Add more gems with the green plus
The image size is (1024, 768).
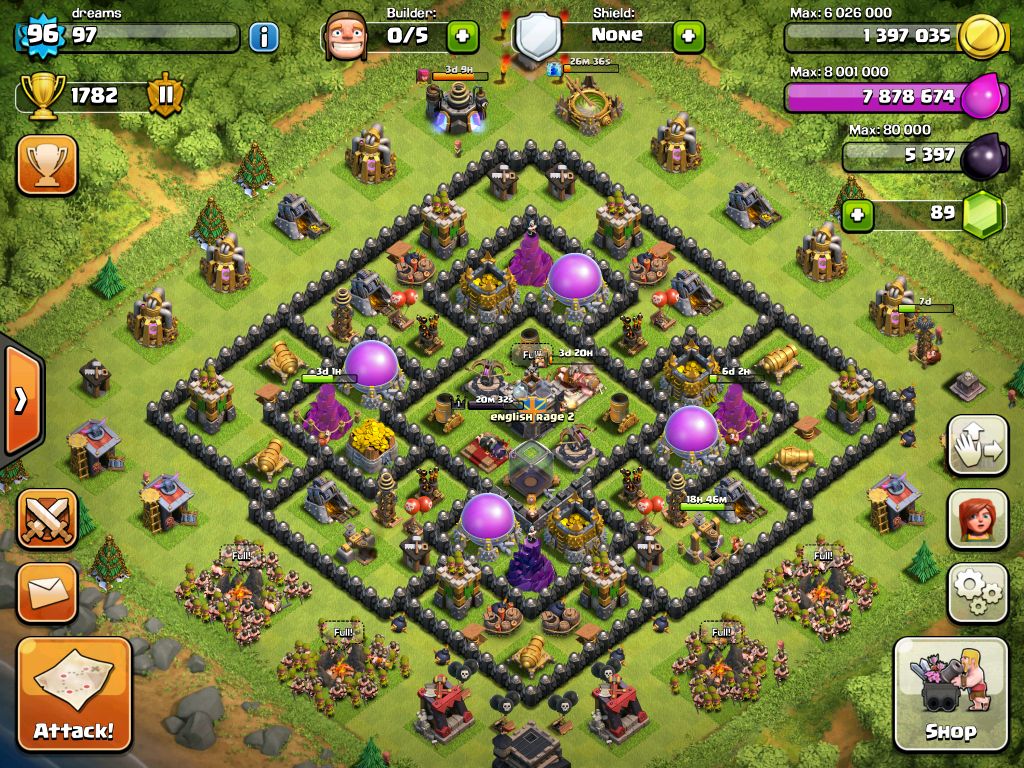click(x=856, y=214)
